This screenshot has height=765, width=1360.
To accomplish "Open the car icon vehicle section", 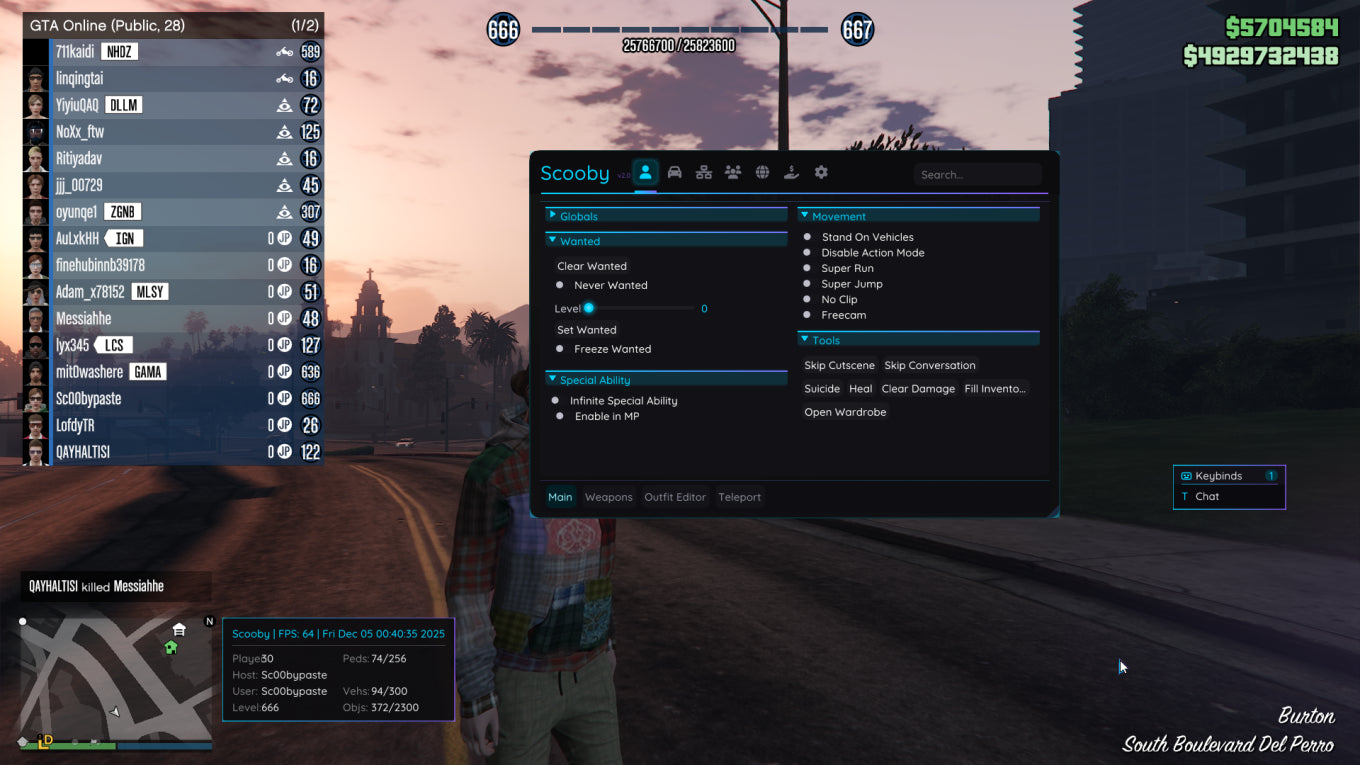I will (675, 173).
